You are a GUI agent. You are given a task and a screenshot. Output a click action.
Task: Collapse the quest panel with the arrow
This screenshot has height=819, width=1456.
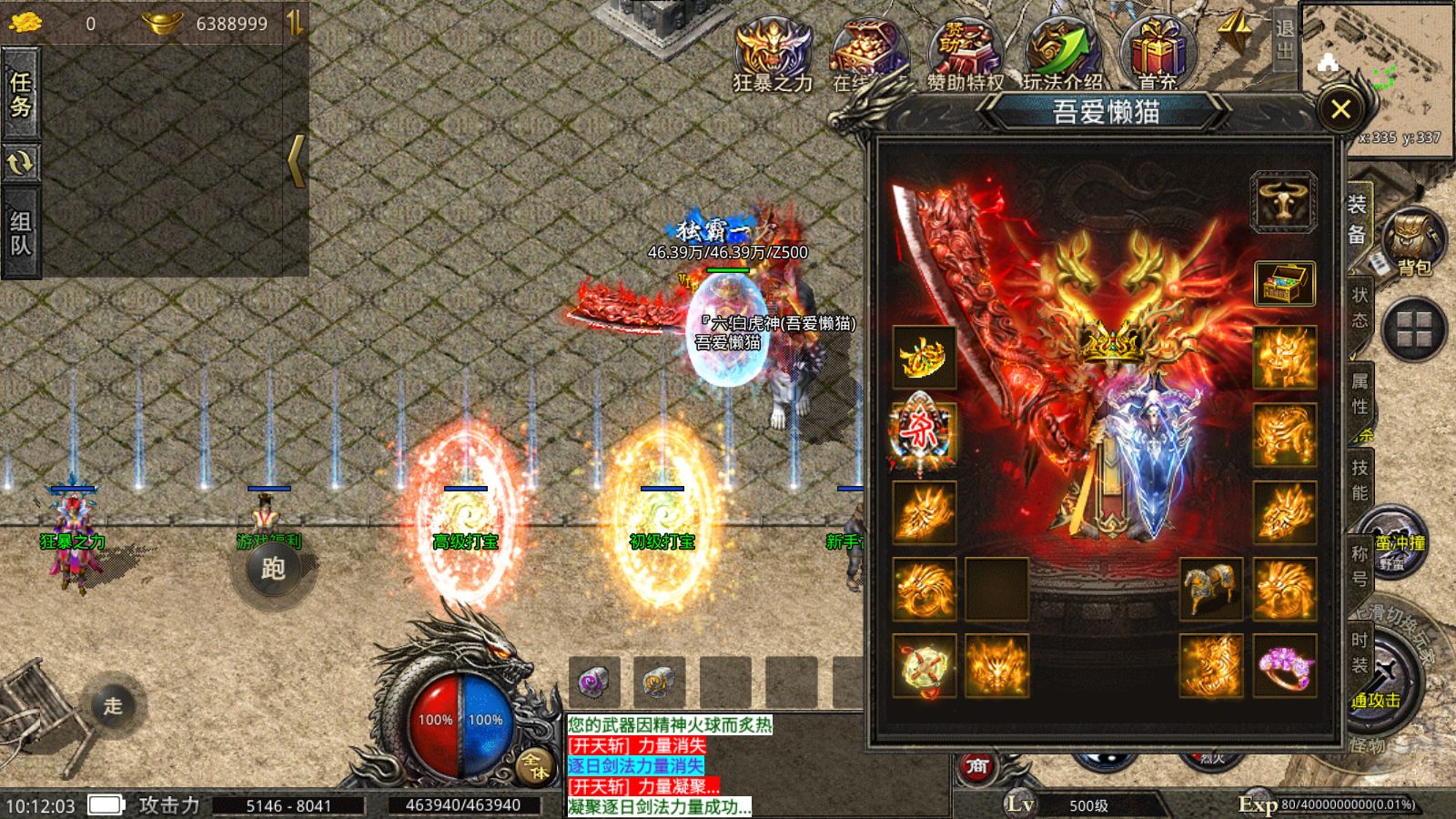point(296,161)
